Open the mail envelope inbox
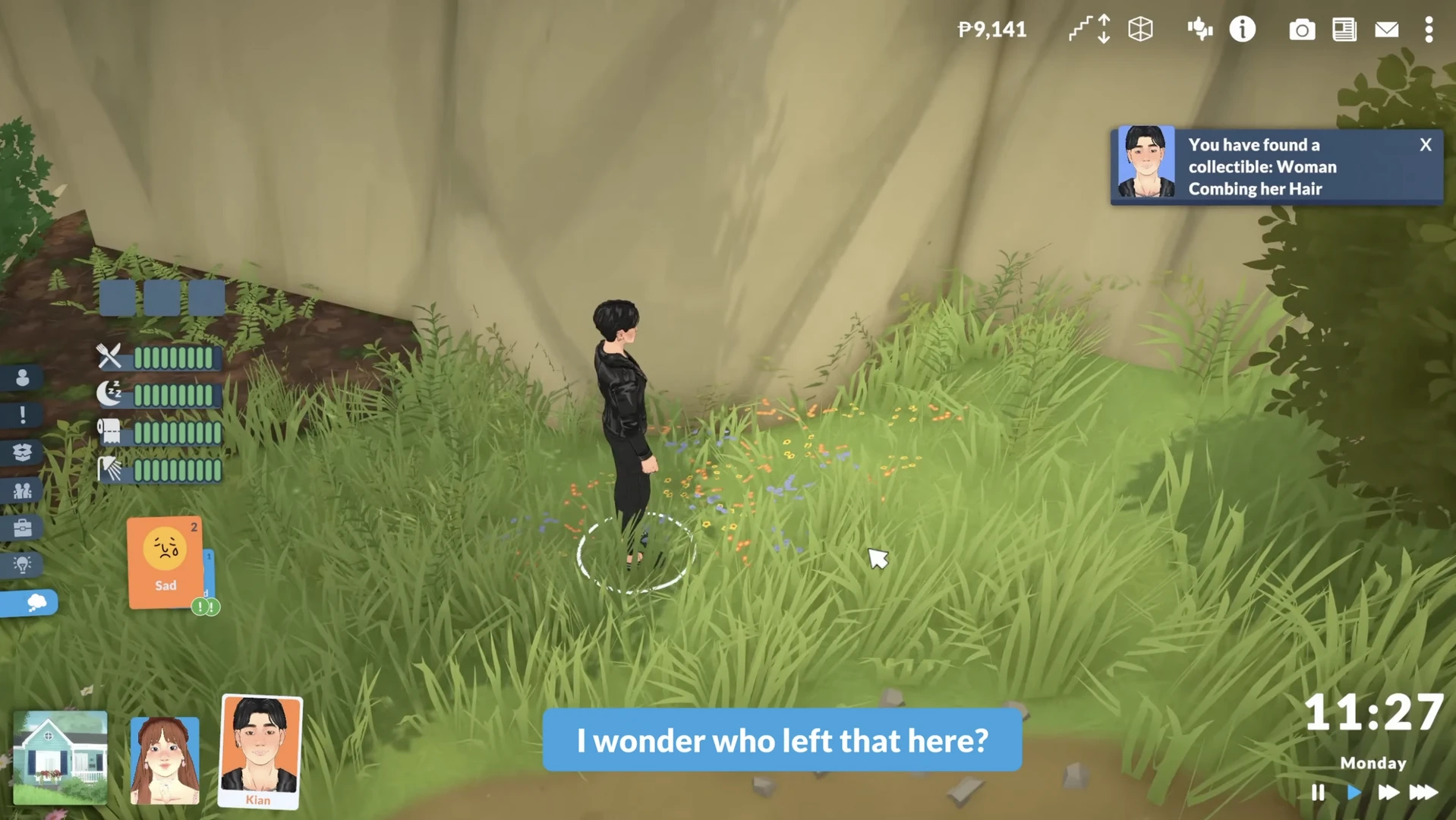Screen dimensions: 1456x820 click(1386, 30)
